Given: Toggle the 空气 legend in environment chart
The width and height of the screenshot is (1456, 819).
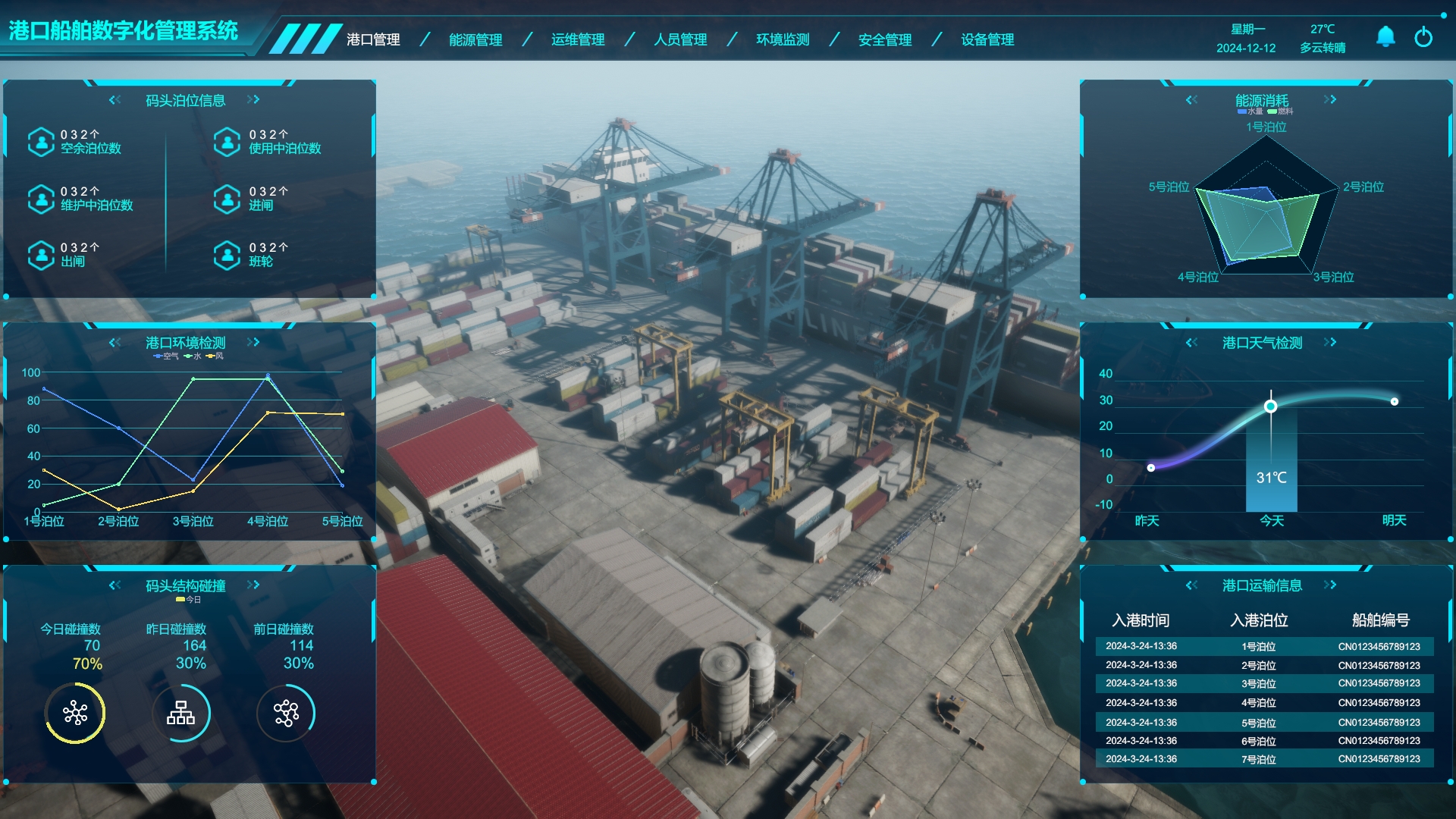Looking at the screenshot, I should tap(166, 356).
